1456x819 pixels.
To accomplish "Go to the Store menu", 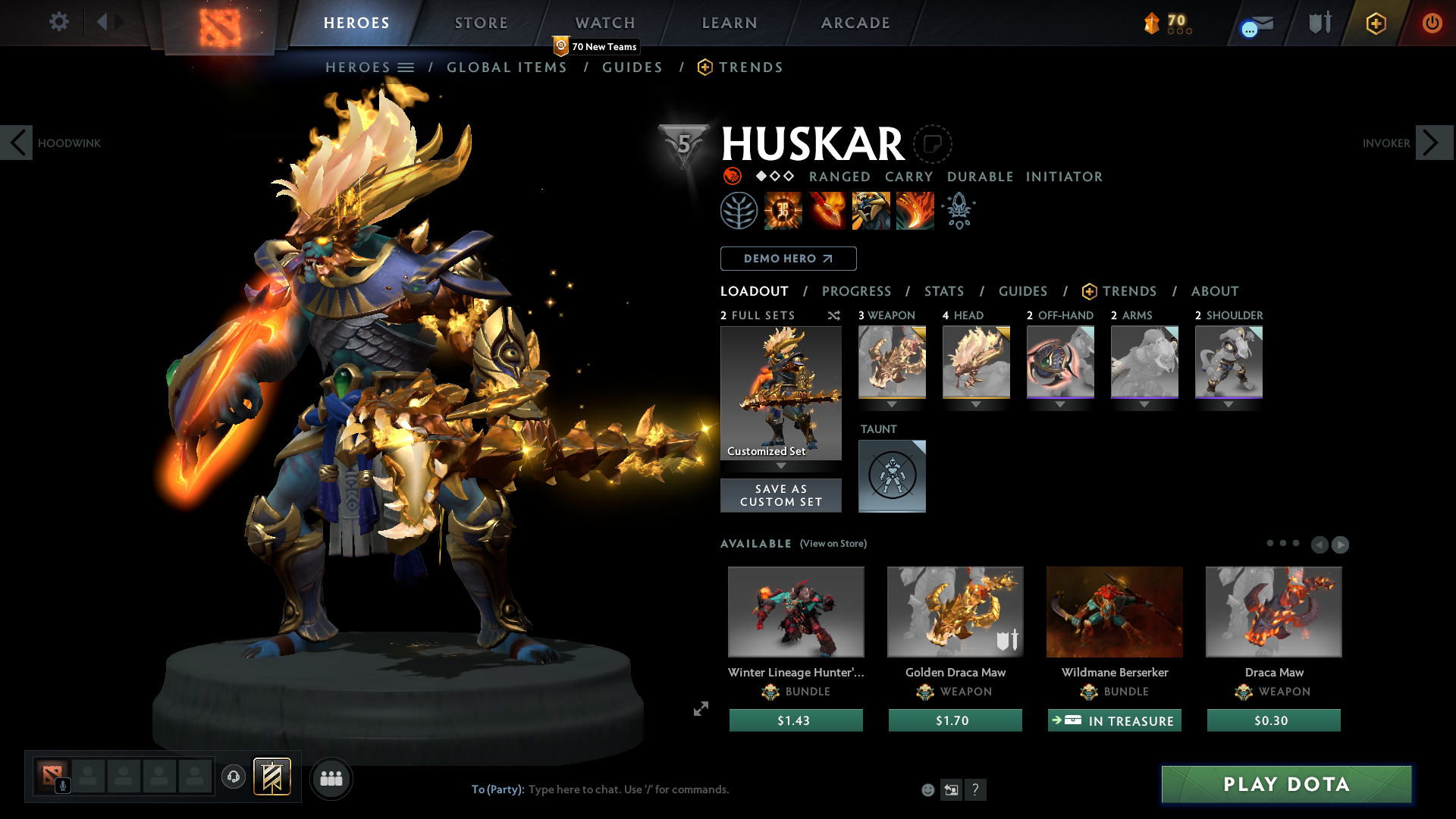I will point(481,23).
